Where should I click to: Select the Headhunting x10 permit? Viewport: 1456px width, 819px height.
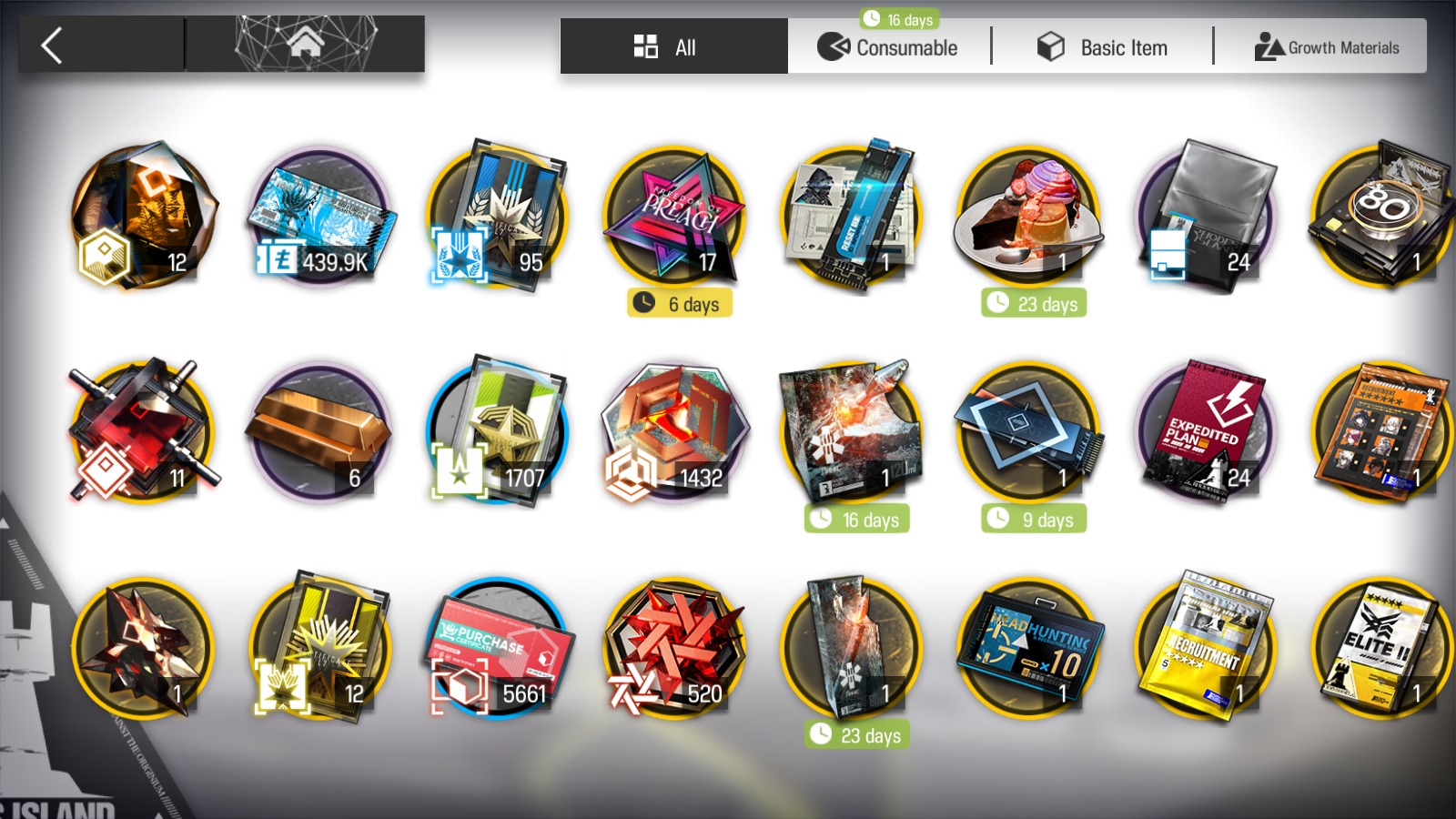(x=1033, y=646)
